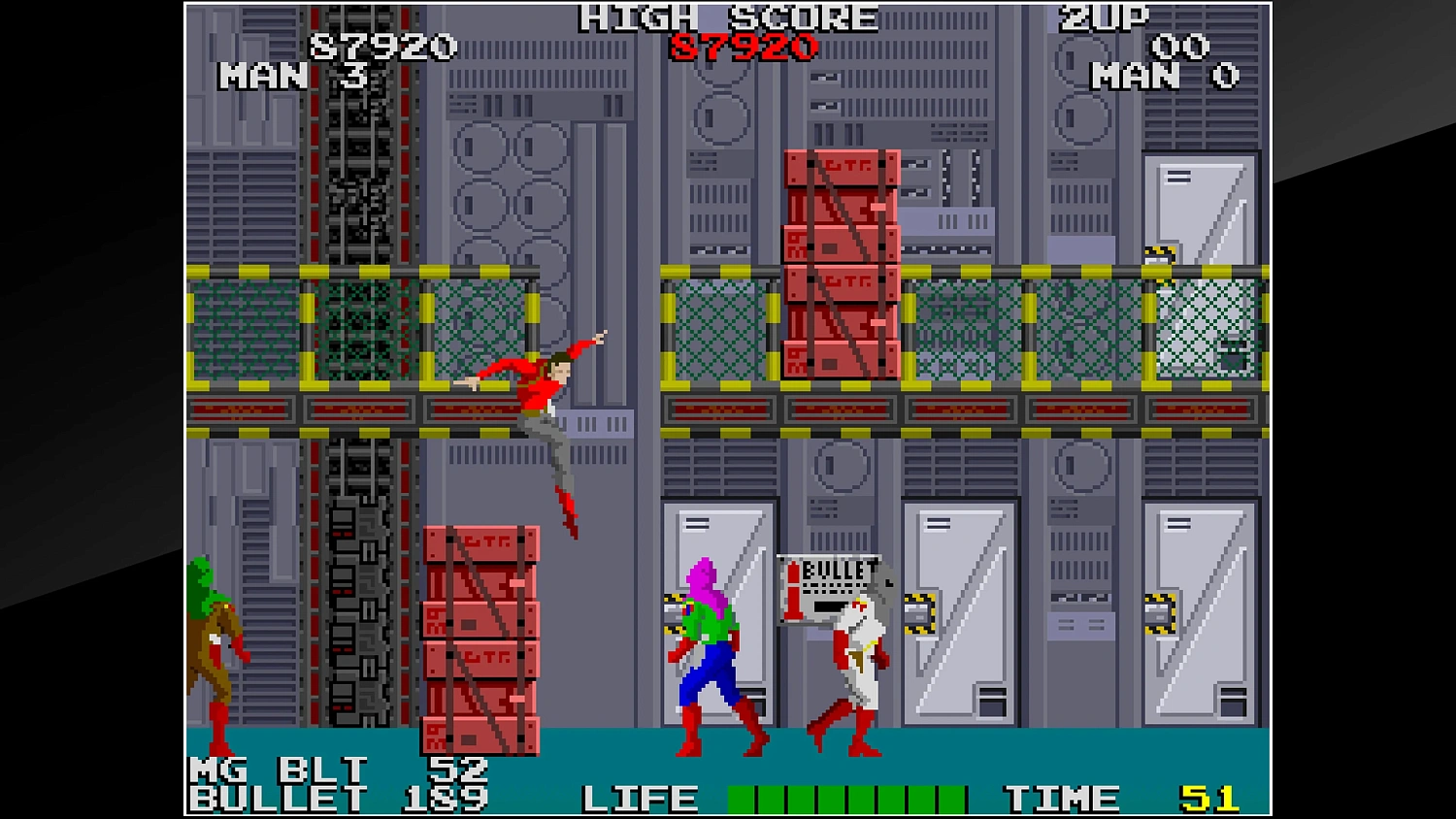
Task: Click the 2UP label in the top corner
Action: pyautogui.click(x=1102, y=17)
